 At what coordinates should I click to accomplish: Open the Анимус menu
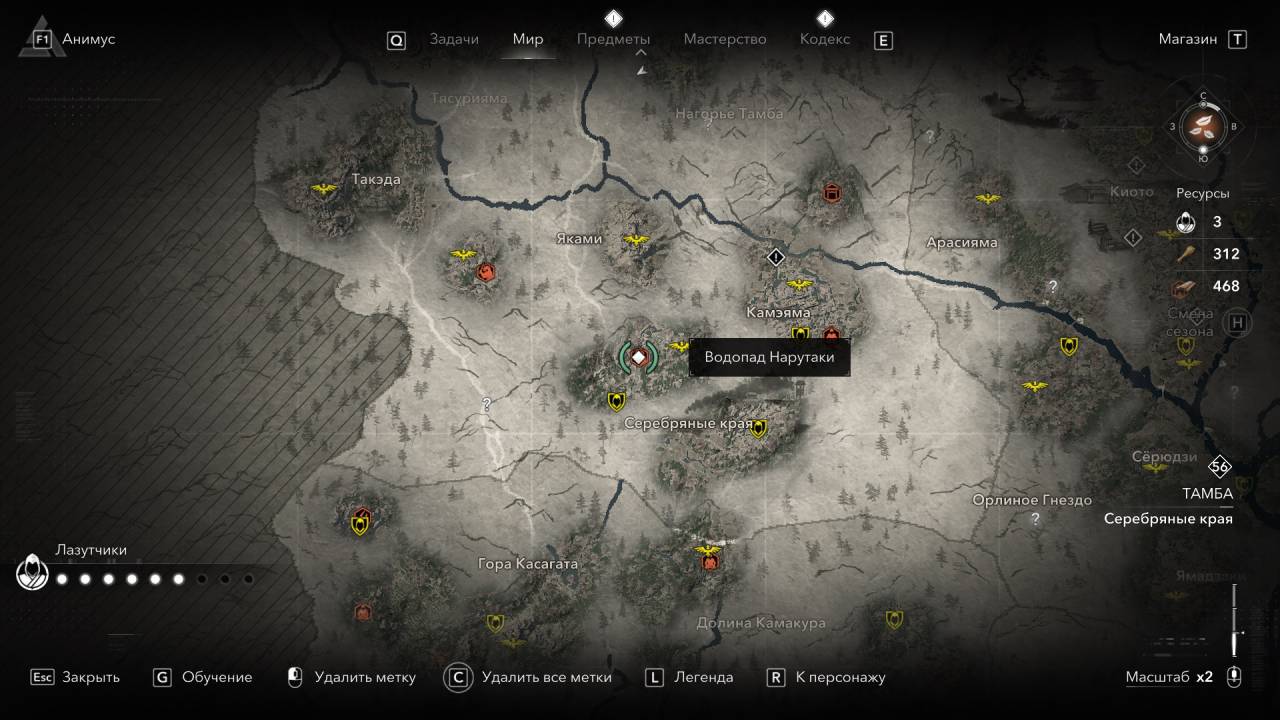(x=75, y=39)
